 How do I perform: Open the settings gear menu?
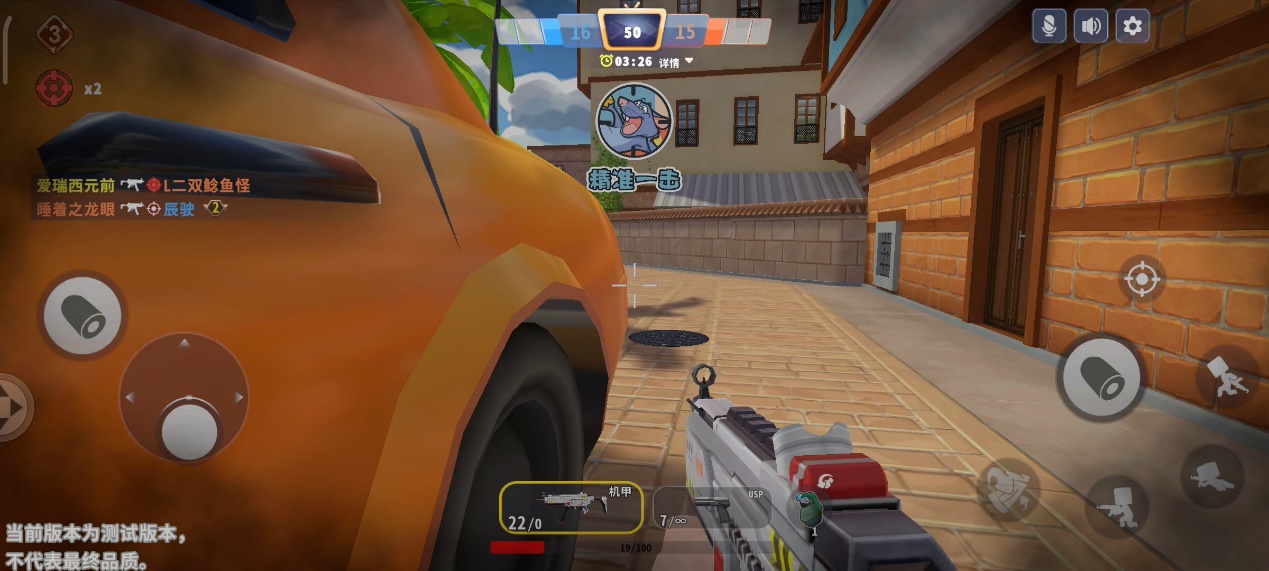point(1133,26)
